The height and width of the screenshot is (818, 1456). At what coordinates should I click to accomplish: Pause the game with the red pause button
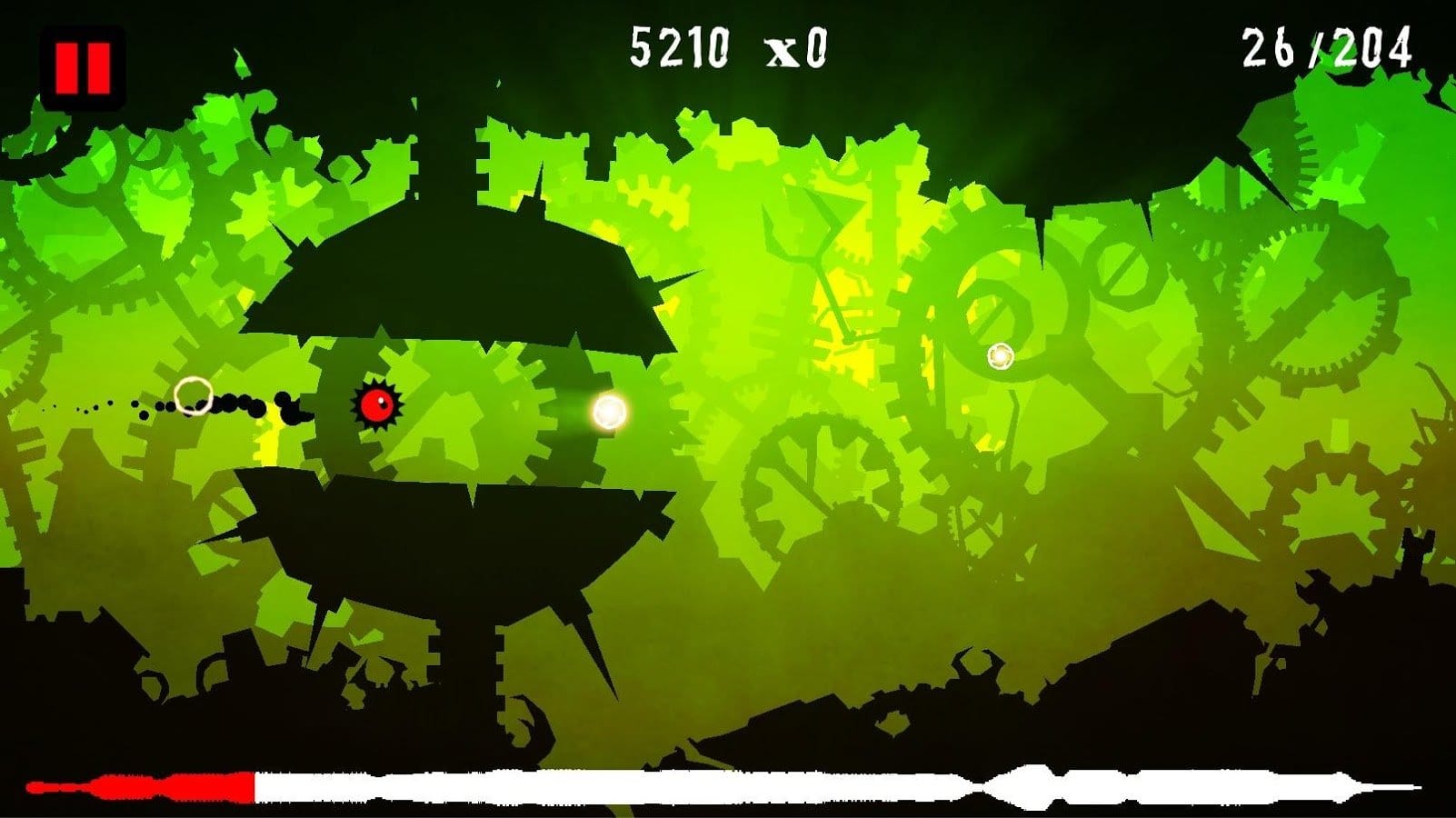pos(83,68)
